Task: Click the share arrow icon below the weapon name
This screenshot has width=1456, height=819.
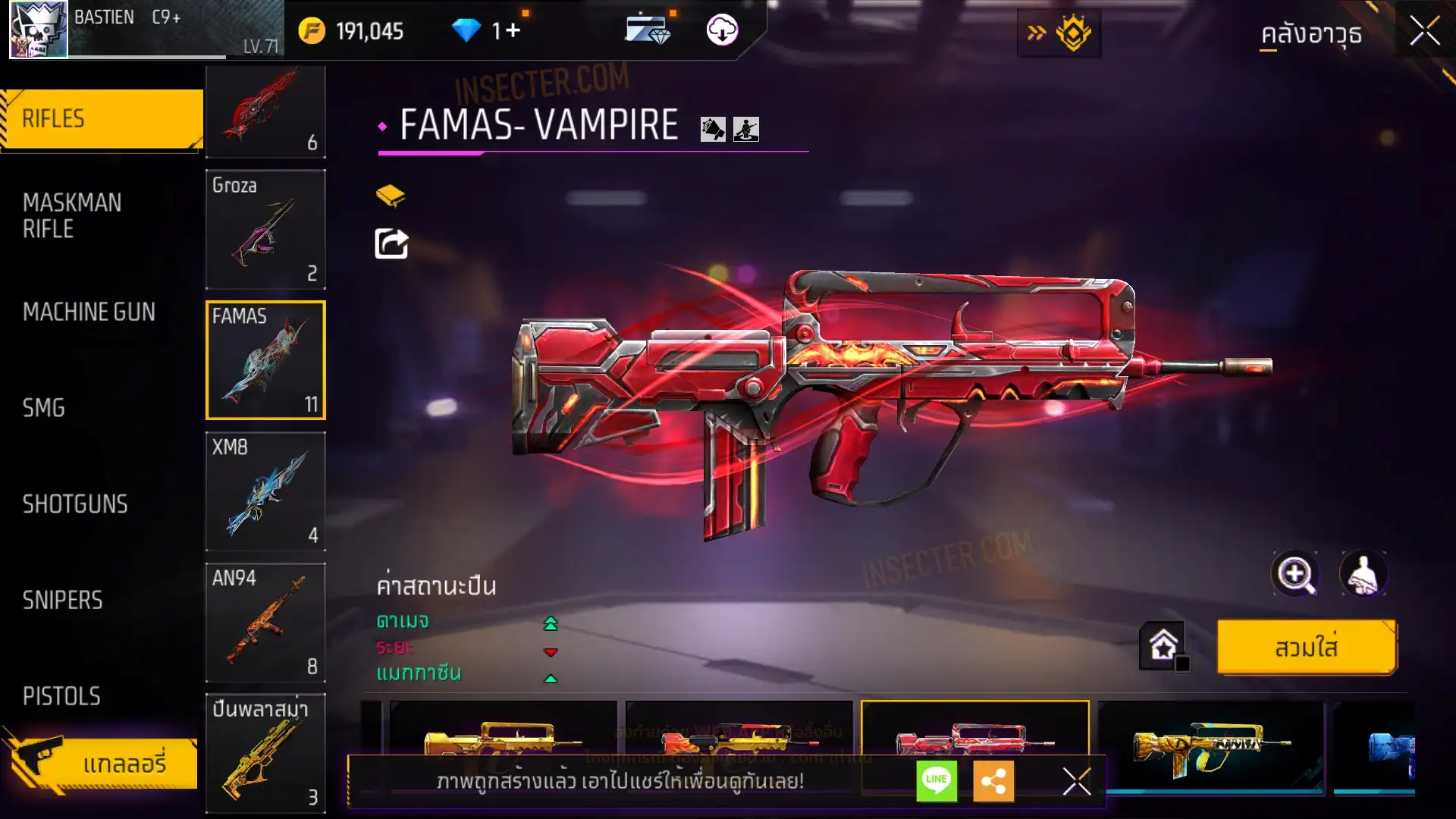Action: pos(391,243)
